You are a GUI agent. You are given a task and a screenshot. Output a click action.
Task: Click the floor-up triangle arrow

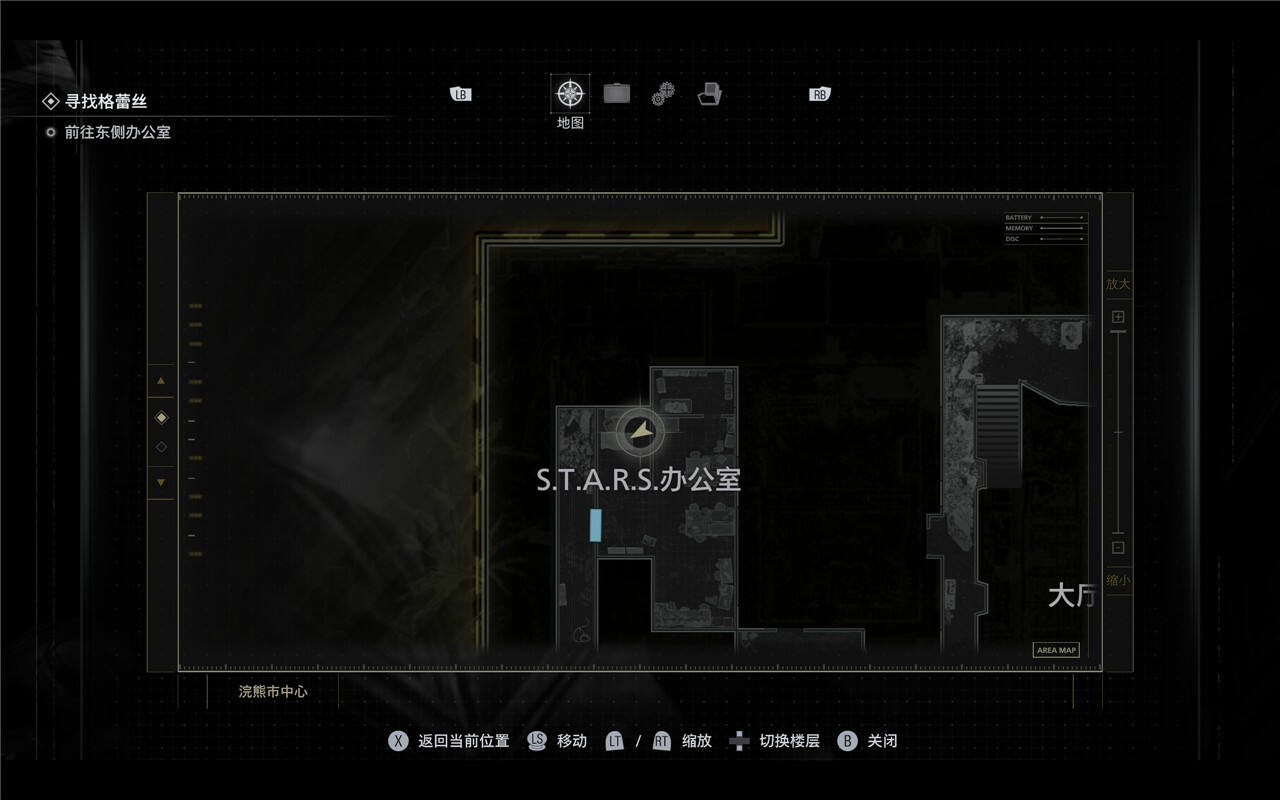pyautogui.click(x=161, y=381)
